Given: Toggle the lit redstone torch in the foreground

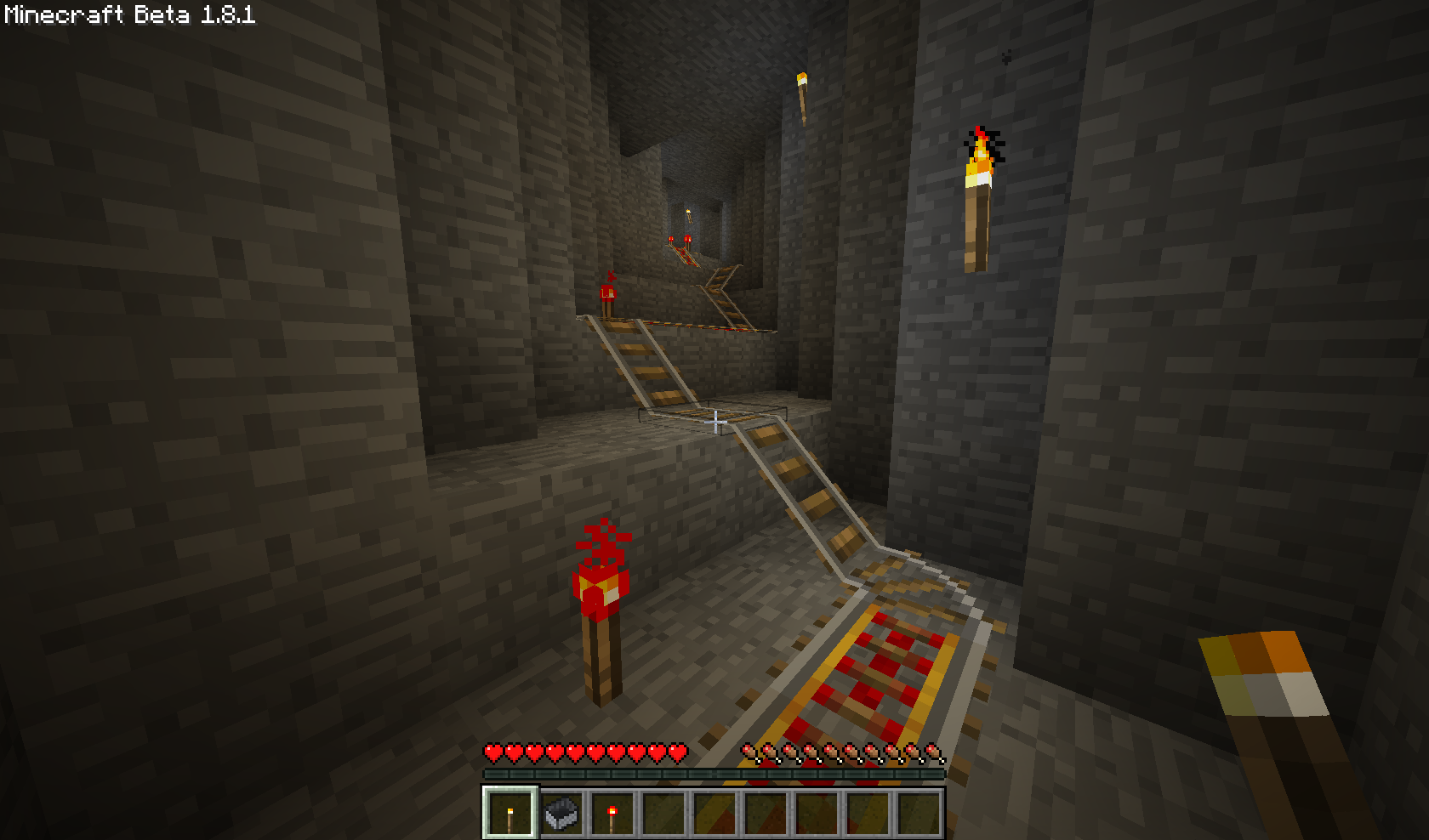Looking at the screenshot, I should pos(601,595).
